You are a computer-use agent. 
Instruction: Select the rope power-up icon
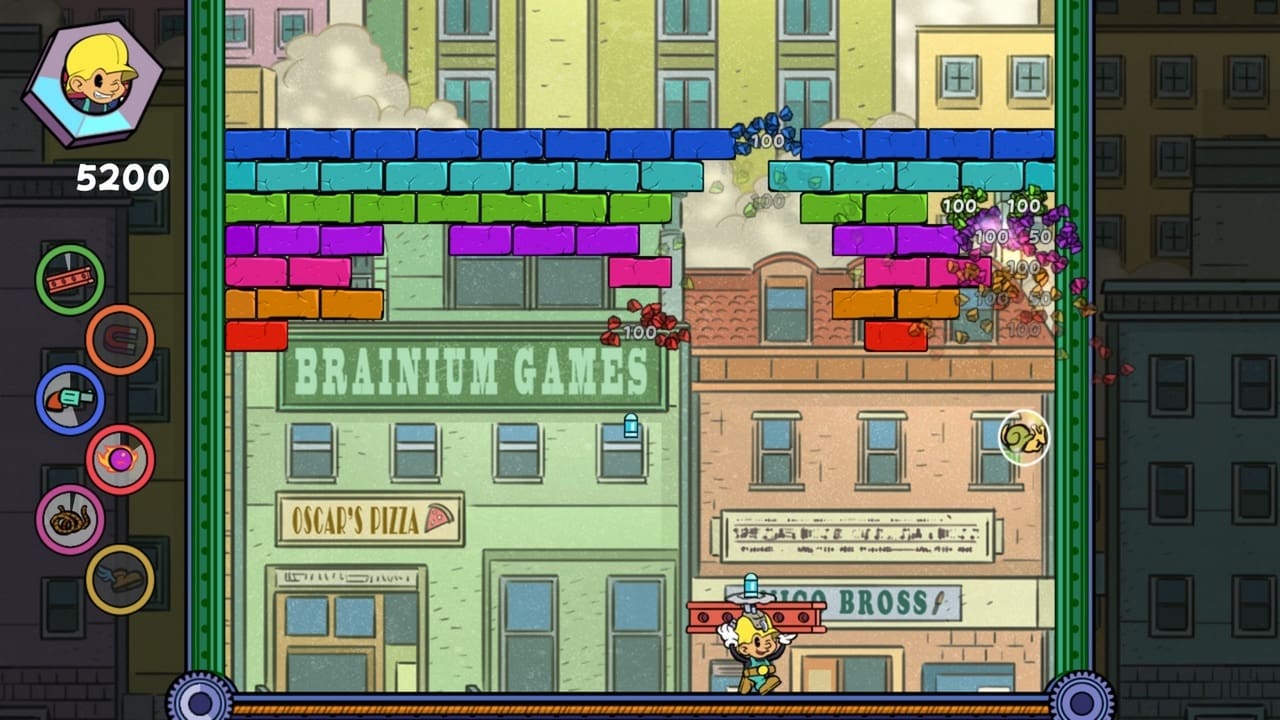point(68,518)
